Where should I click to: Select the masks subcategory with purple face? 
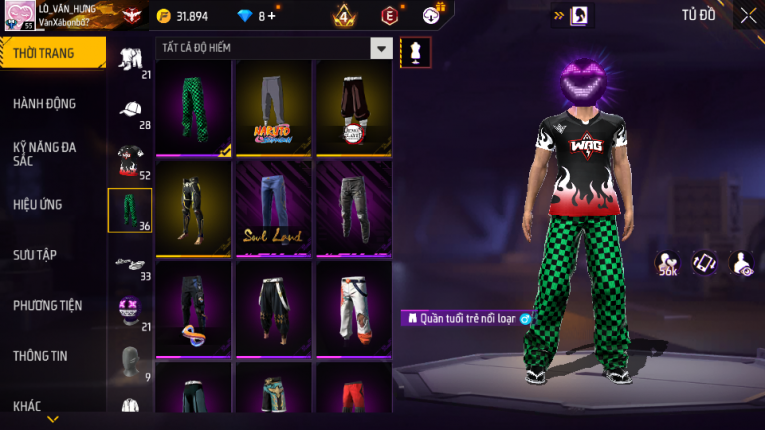[x=130, y=309]
